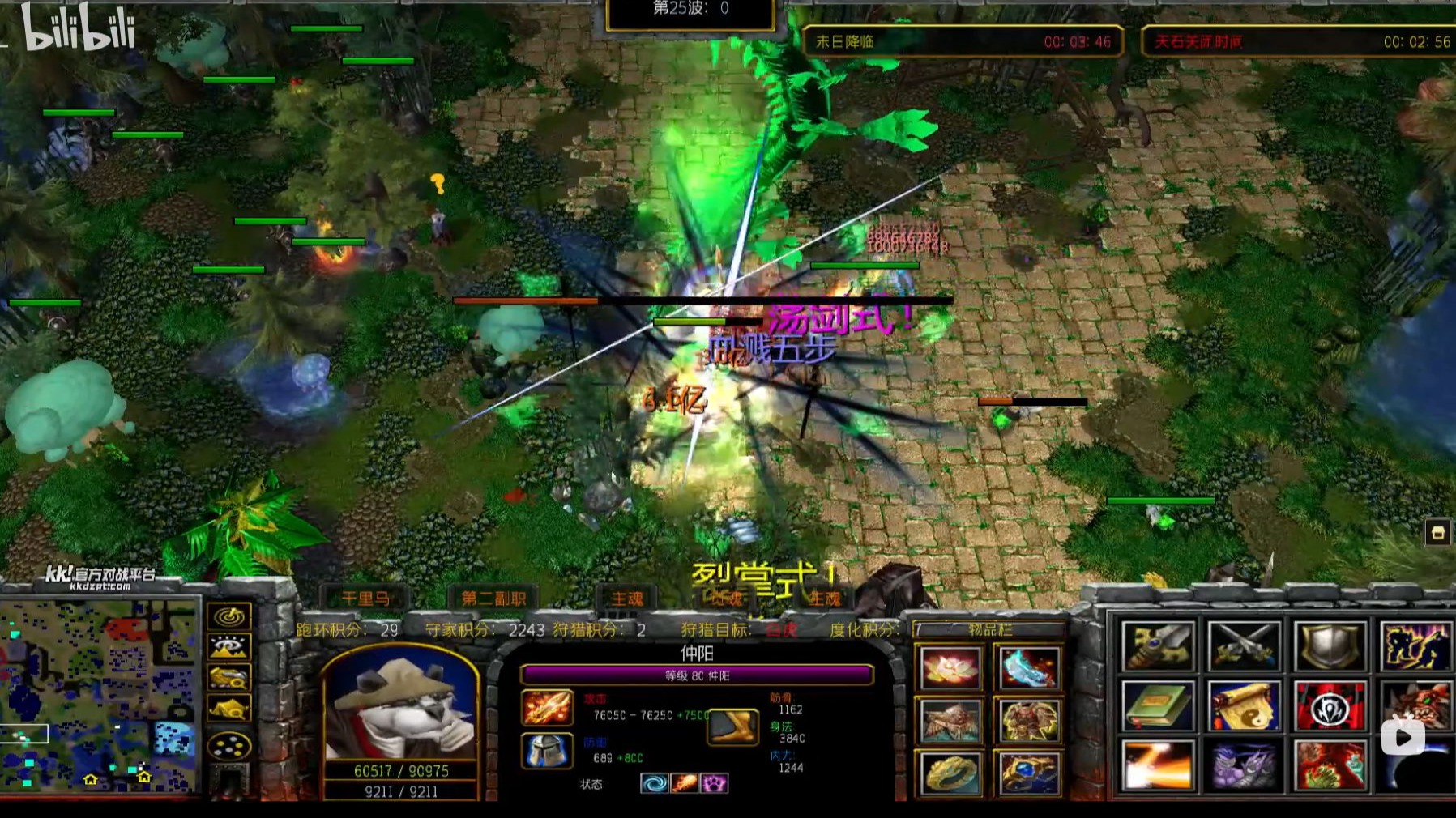
Task: Cast the orange light beam ability
Action: tap(1158, 765)
